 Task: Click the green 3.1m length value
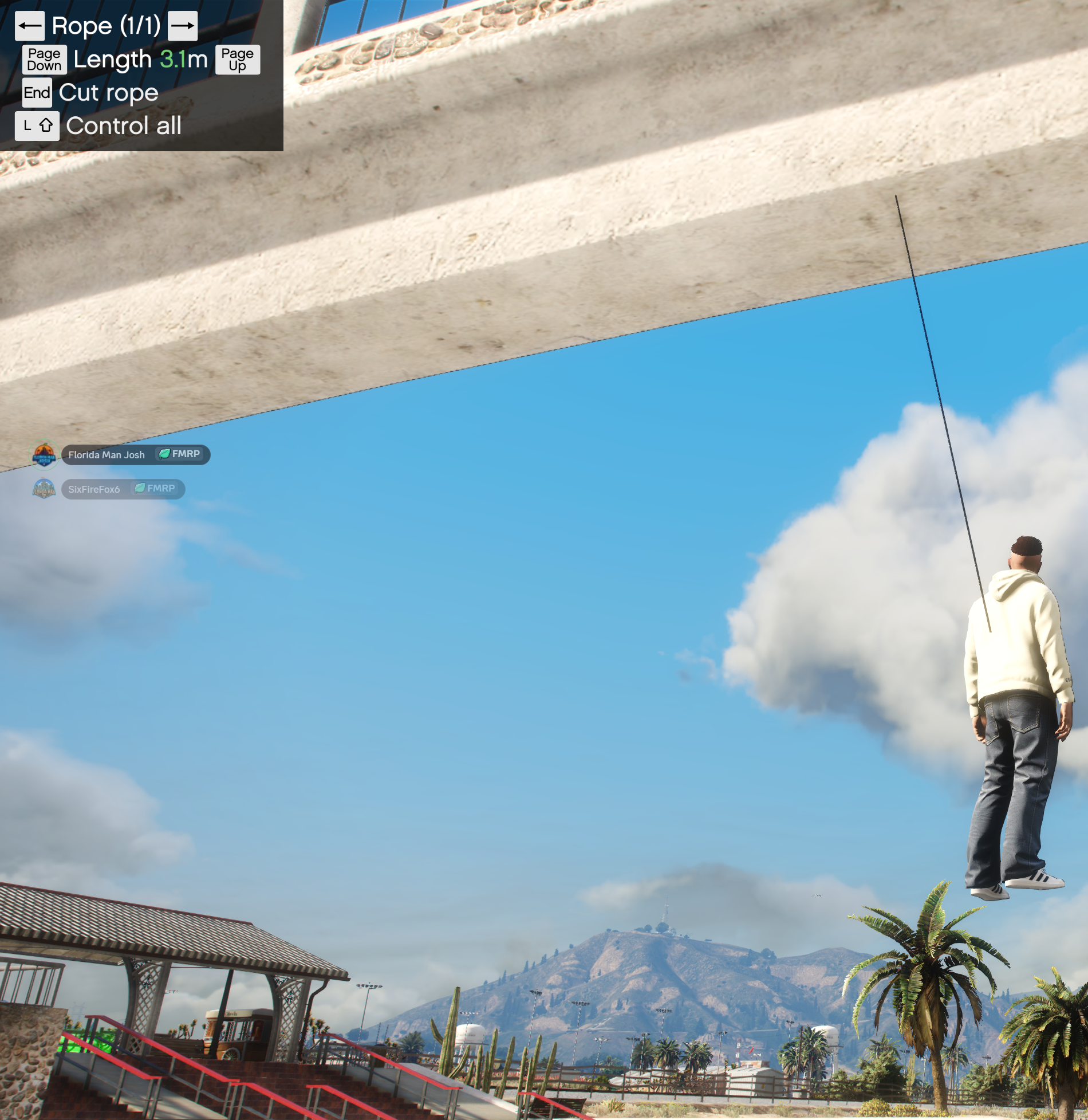pos(183,59)
